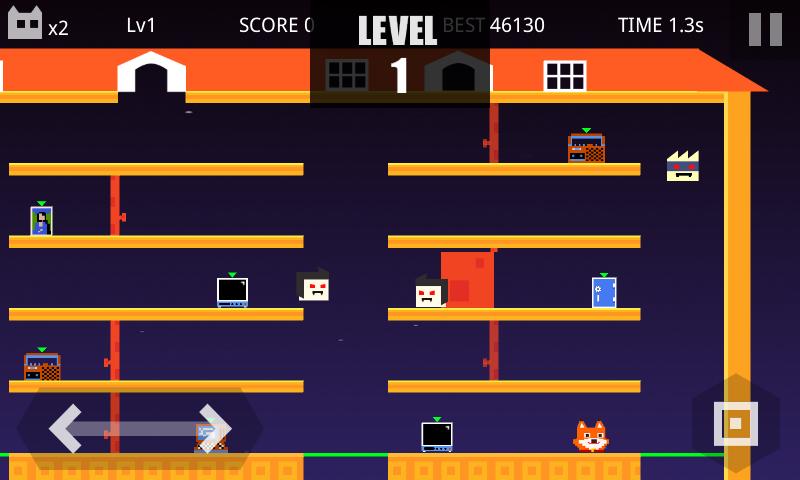Tap the left arrow to move left
The height and width of the screenshot is (480, 800).
(67, 428)
